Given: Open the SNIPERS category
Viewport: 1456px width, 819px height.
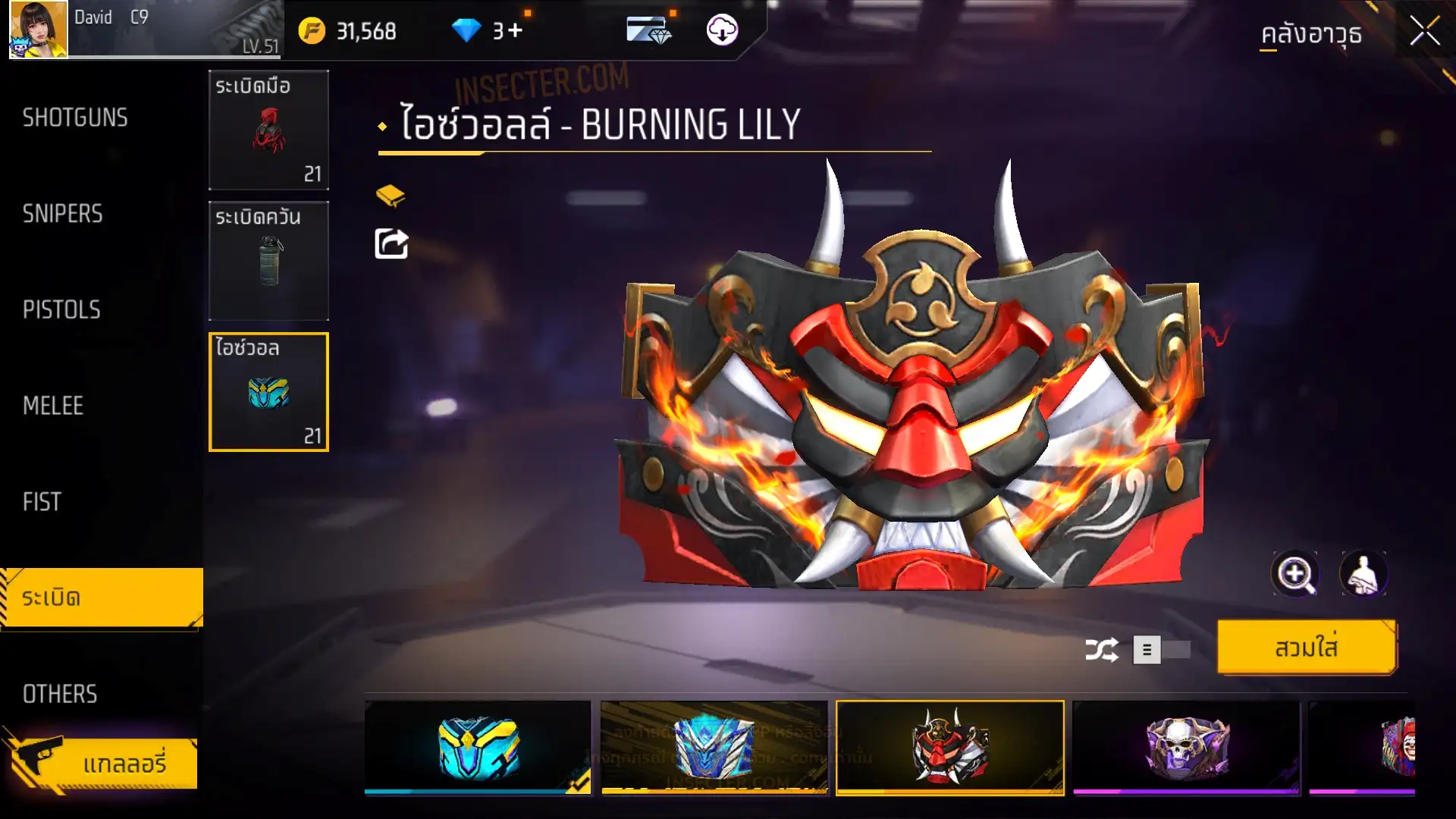Looking at the screenshot, I should point(62,214).
